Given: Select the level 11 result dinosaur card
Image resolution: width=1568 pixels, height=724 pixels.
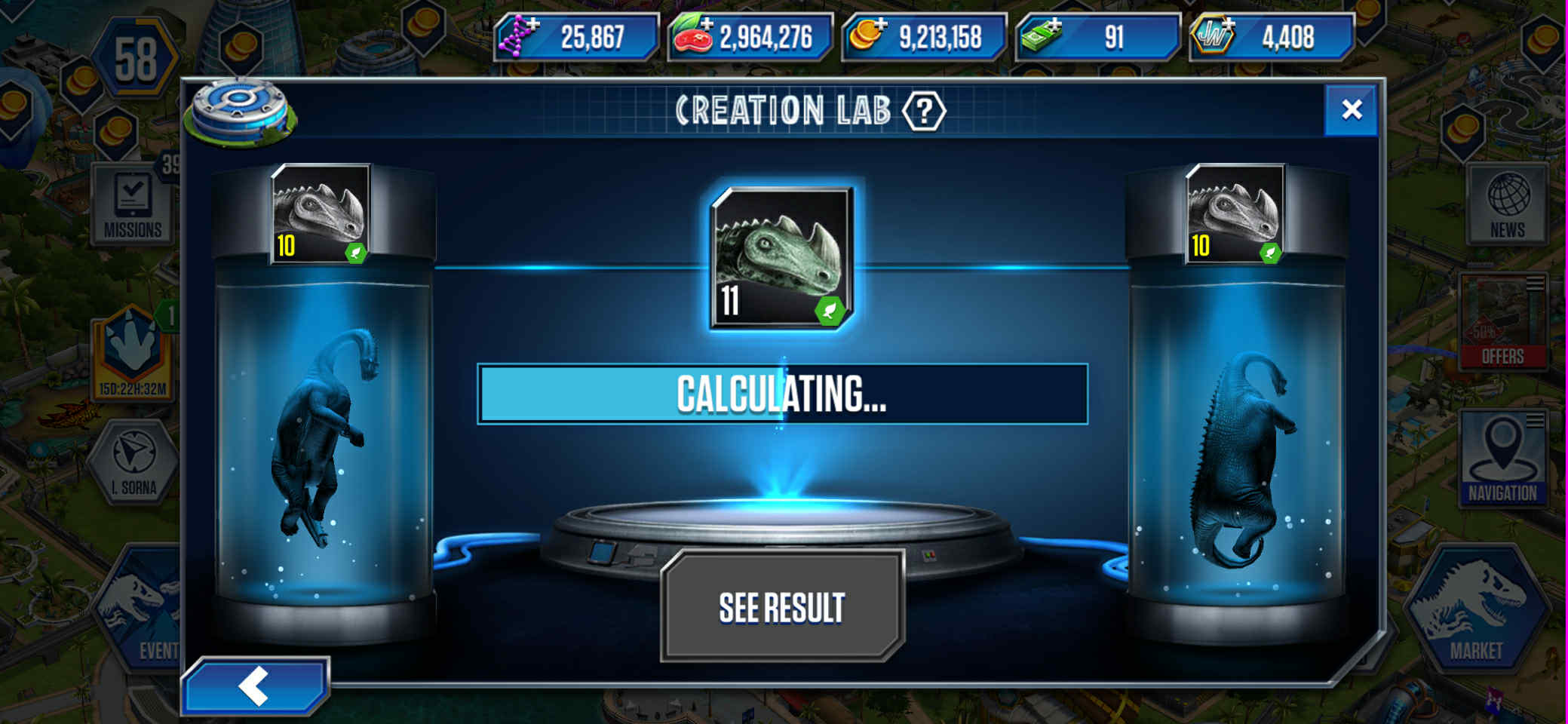Looking at the screenshot, I should point(781,258).
